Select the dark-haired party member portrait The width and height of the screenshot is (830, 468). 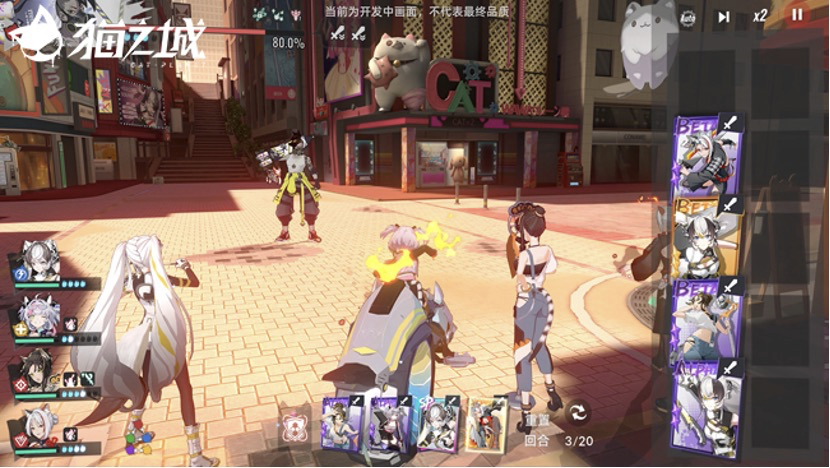tap(38, 372)
